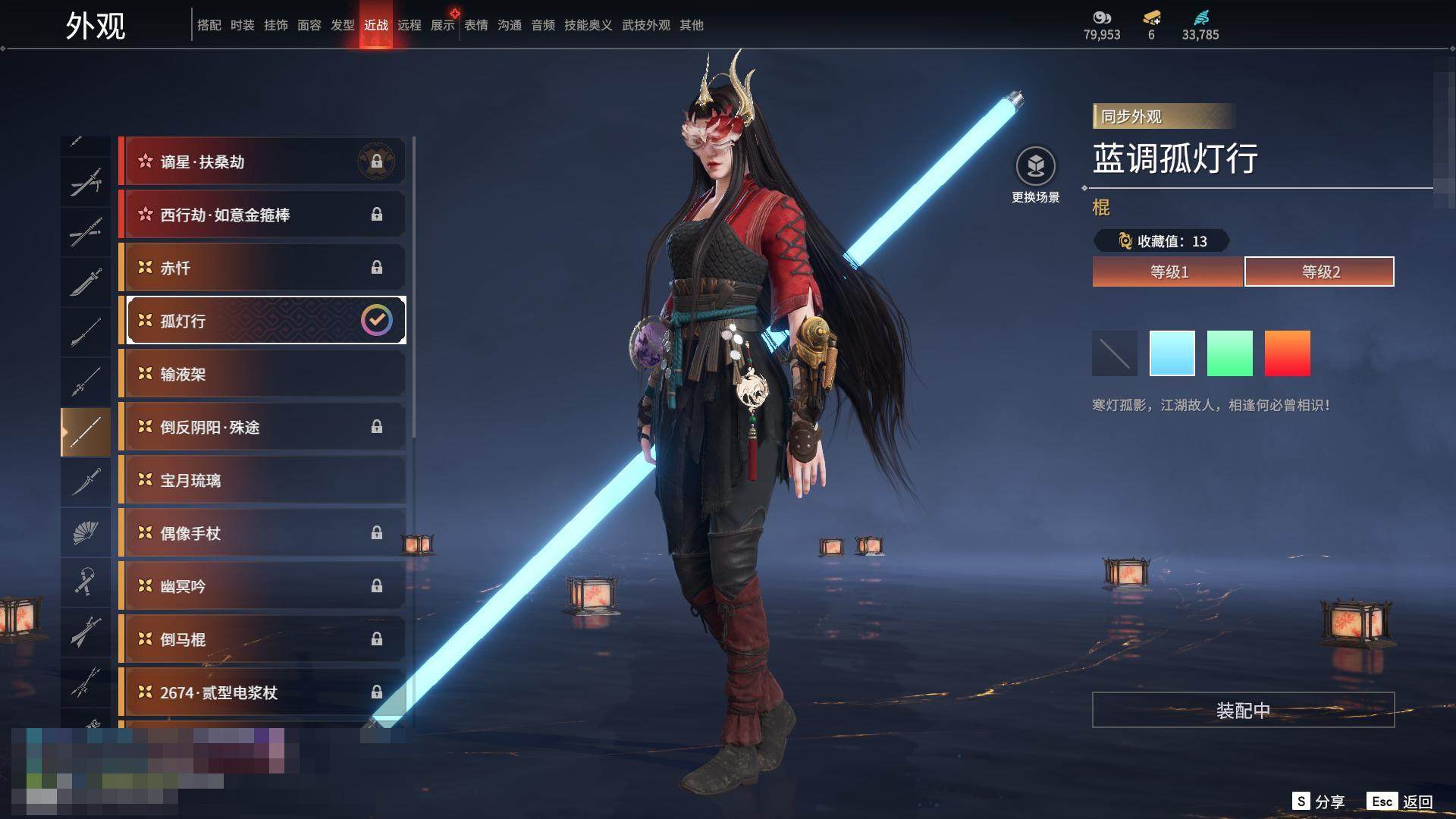Select the folding fan weapon category
This screenshot has height=819, width=1456.
coord(86,533)
